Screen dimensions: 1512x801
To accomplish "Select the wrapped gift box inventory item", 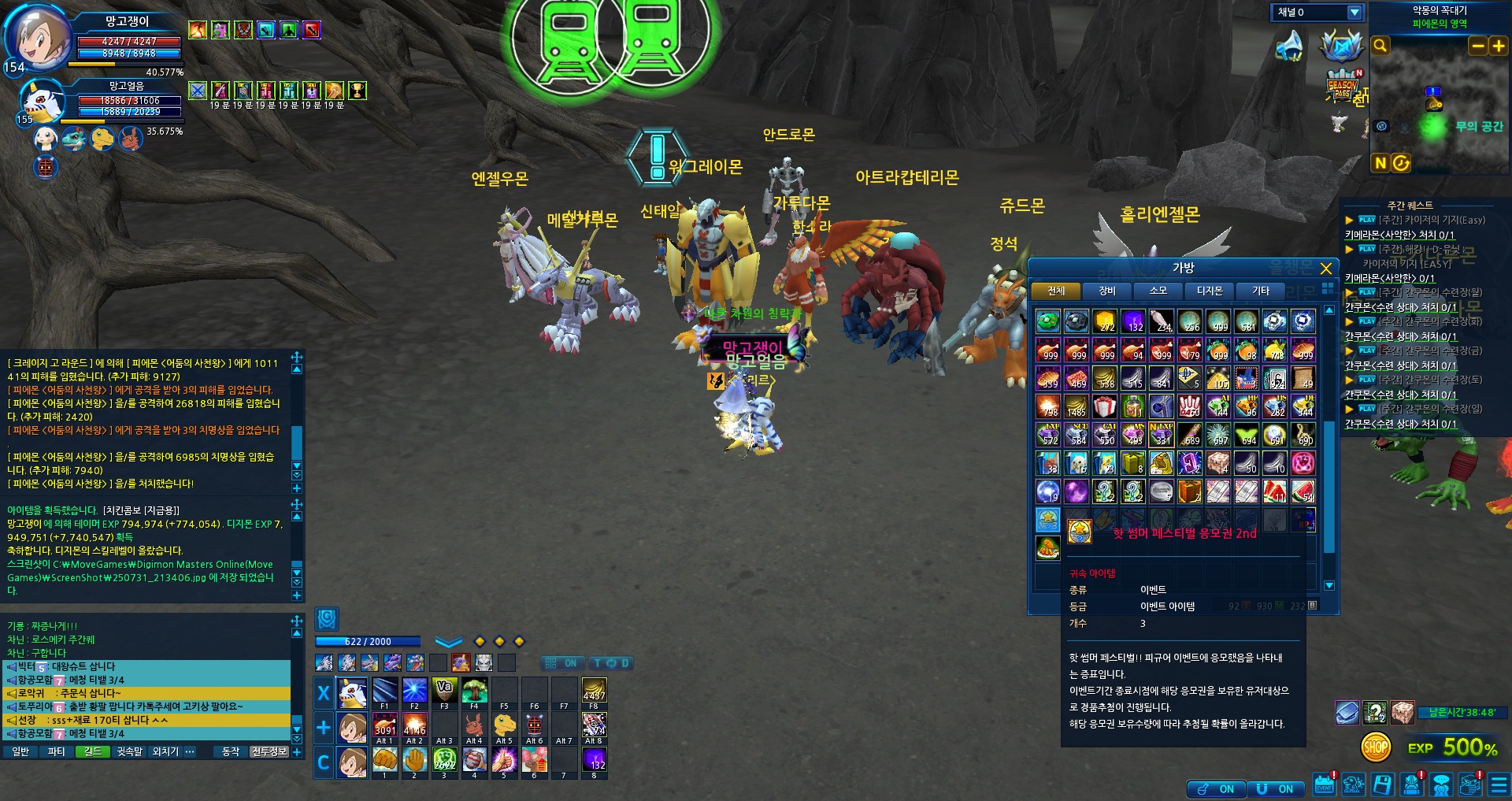I will tap(1105, 406).
